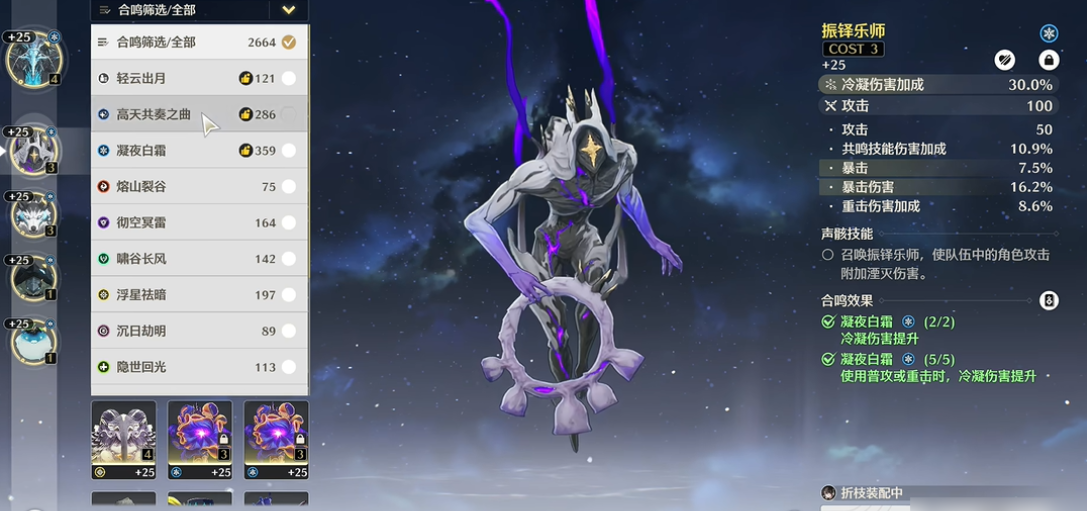Image resolution: width=1087 pixels, height=511 pixels.
Task: Select the top equipped echo slot in the left column
Action: [x=33, y=59]
